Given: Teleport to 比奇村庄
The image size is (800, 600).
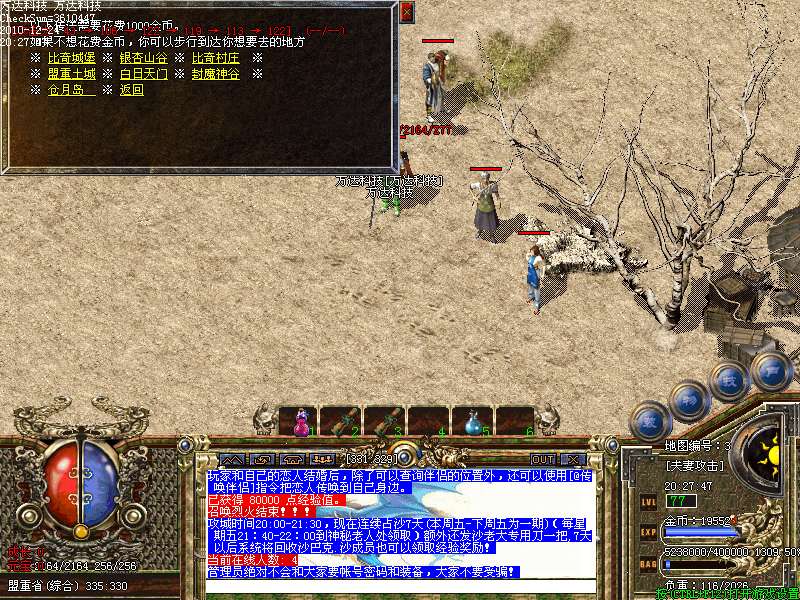Looking at the screenshot, I should (x=216, y=58).
